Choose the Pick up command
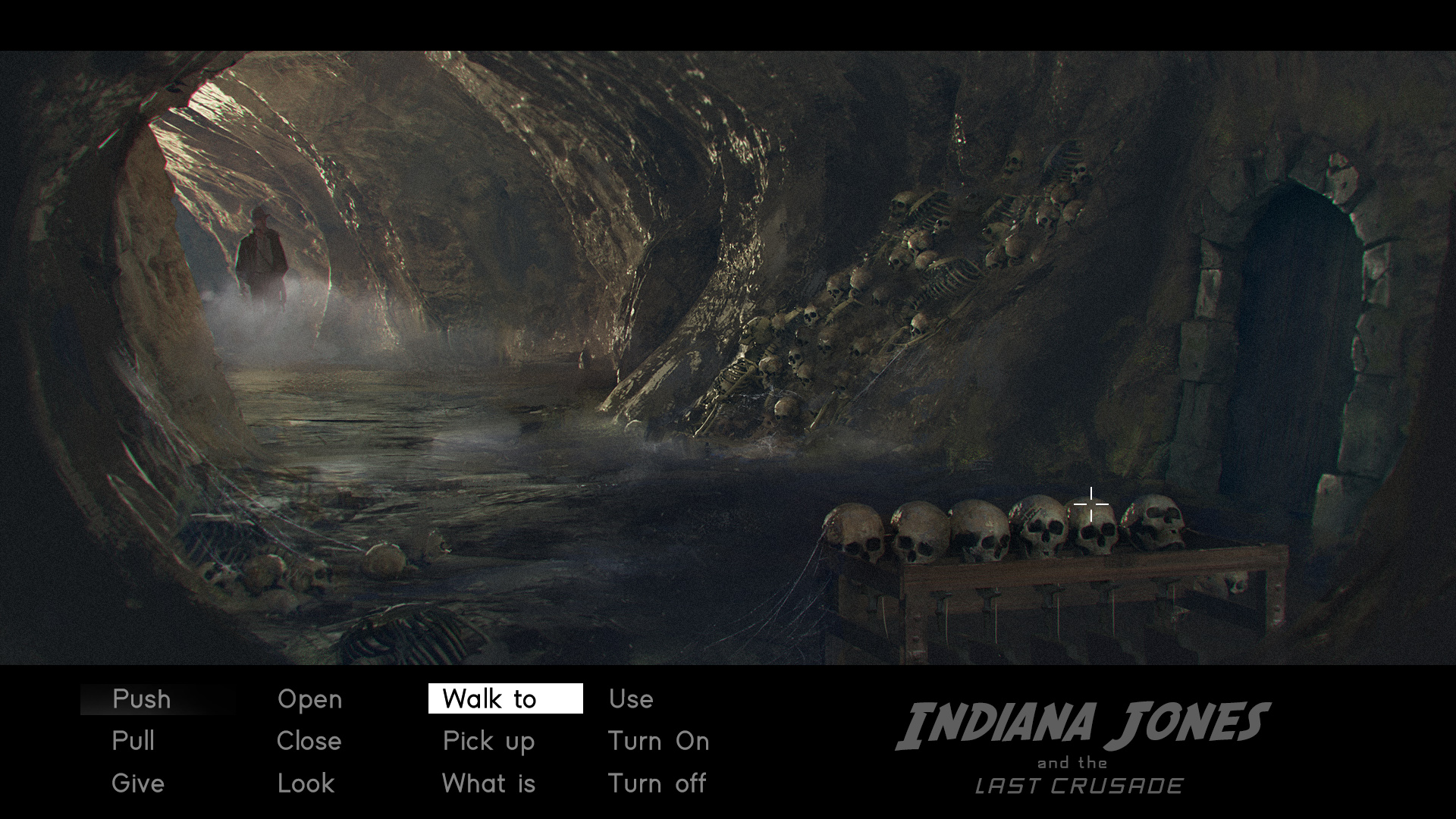Screen dimensions: 1456x819 488,742
